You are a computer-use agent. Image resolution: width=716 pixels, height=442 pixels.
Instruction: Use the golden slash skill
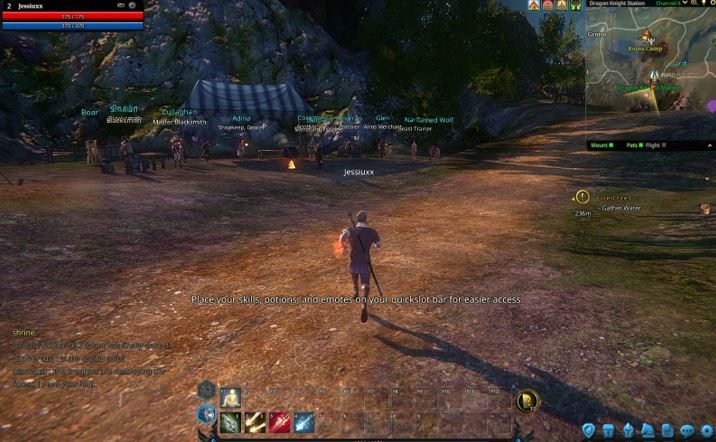click(x=255, y=422)
